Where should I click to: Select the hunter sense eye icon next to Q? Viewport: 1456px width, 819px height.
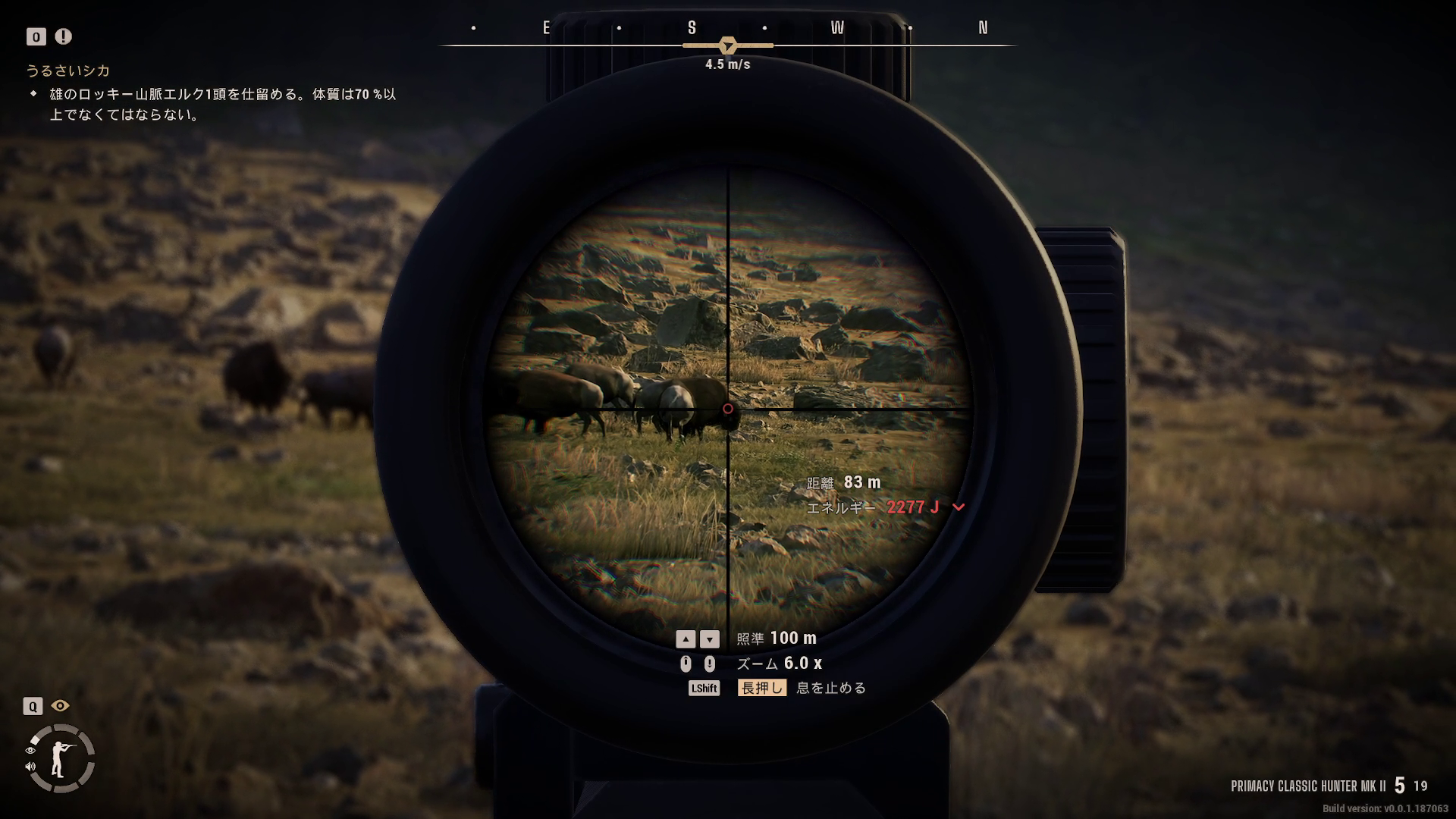(x=60, y=706)
